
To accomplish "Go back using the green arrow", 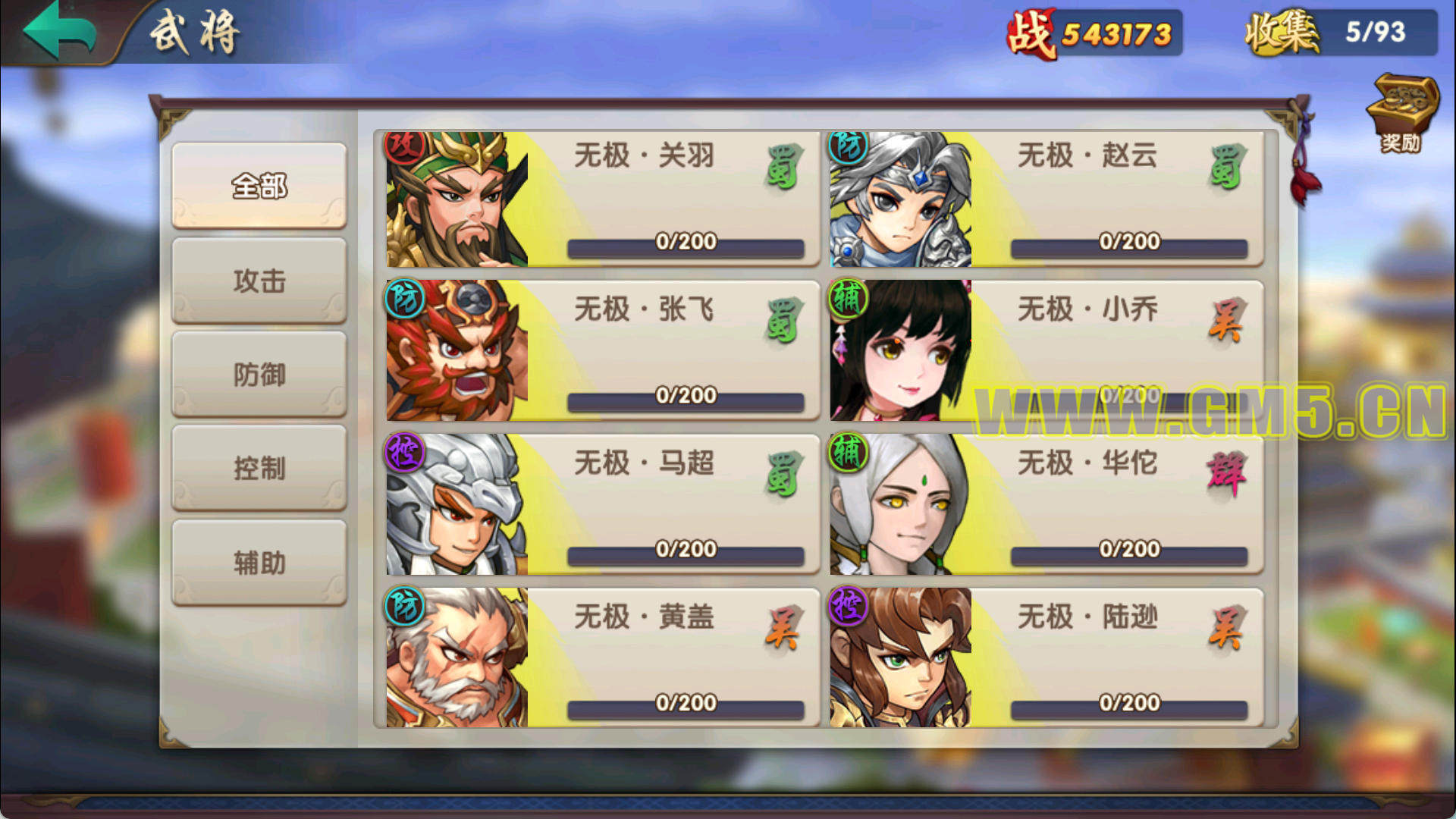I will (x=61, y=30).
